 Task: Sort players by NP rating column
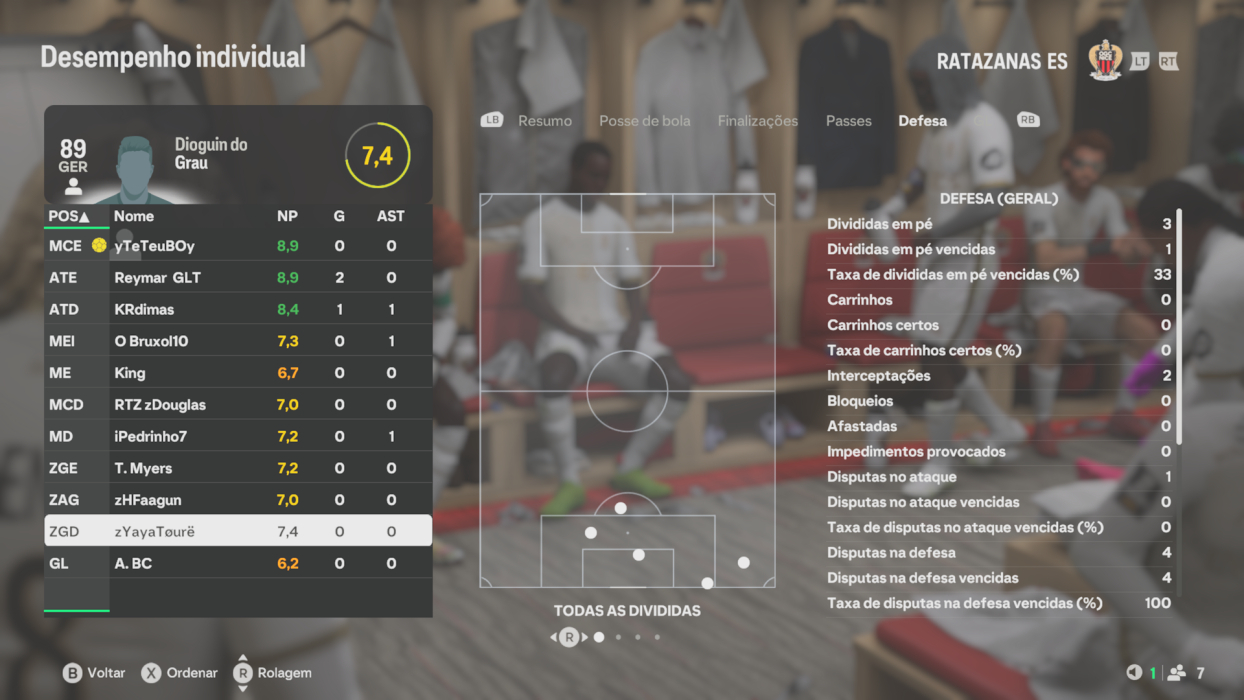[287, 216]
